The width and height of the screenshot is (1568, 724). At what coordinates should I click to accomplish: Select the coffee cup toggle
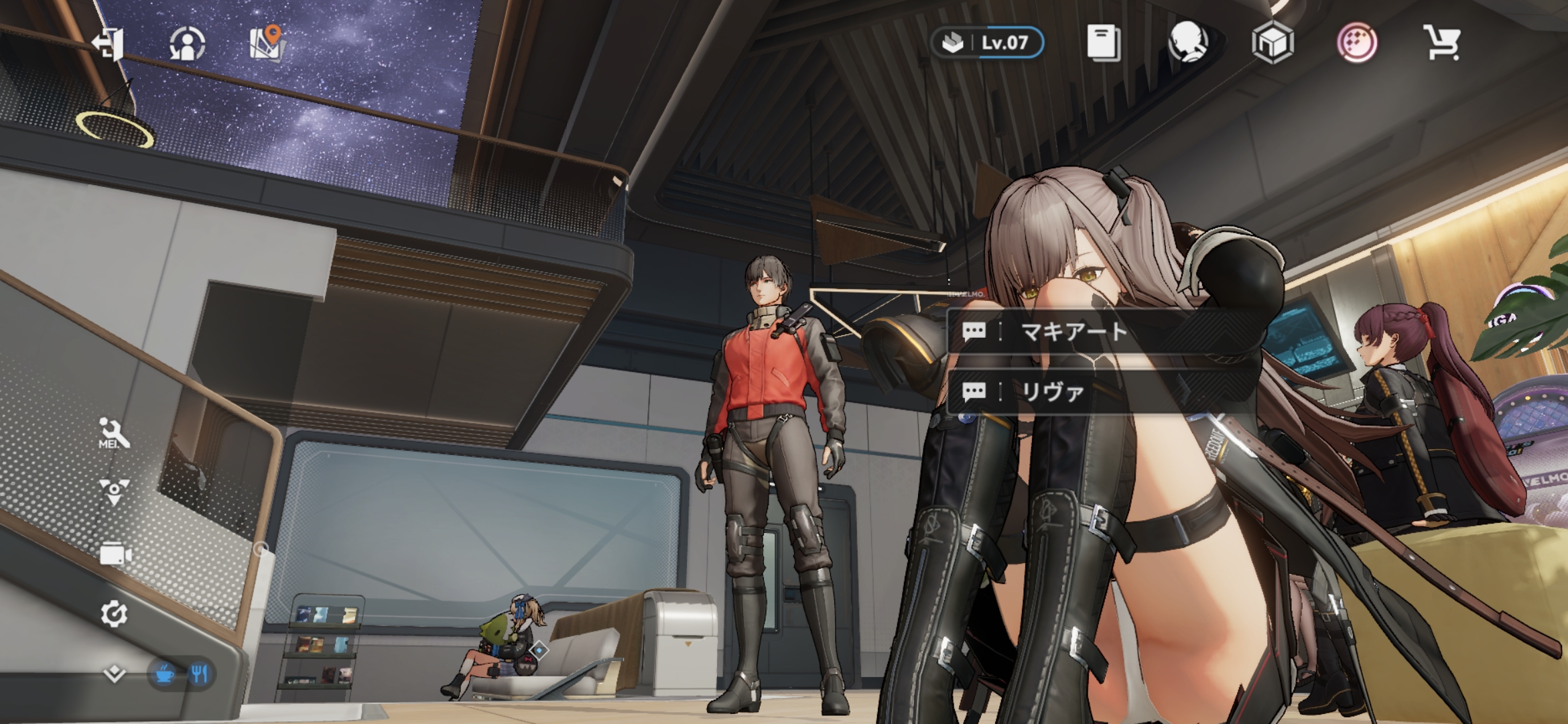click(164, 673)
